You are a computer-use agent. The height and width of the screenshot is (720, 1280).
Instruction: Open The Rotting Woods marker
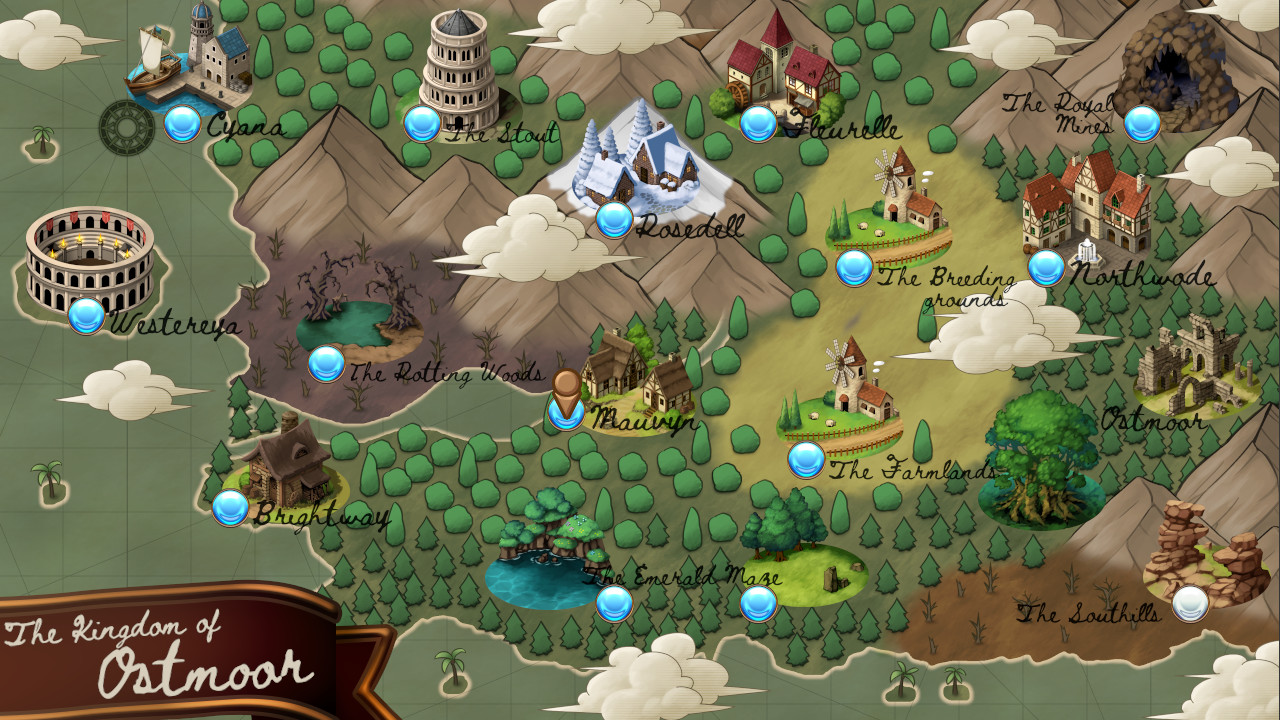pos(327,363)
